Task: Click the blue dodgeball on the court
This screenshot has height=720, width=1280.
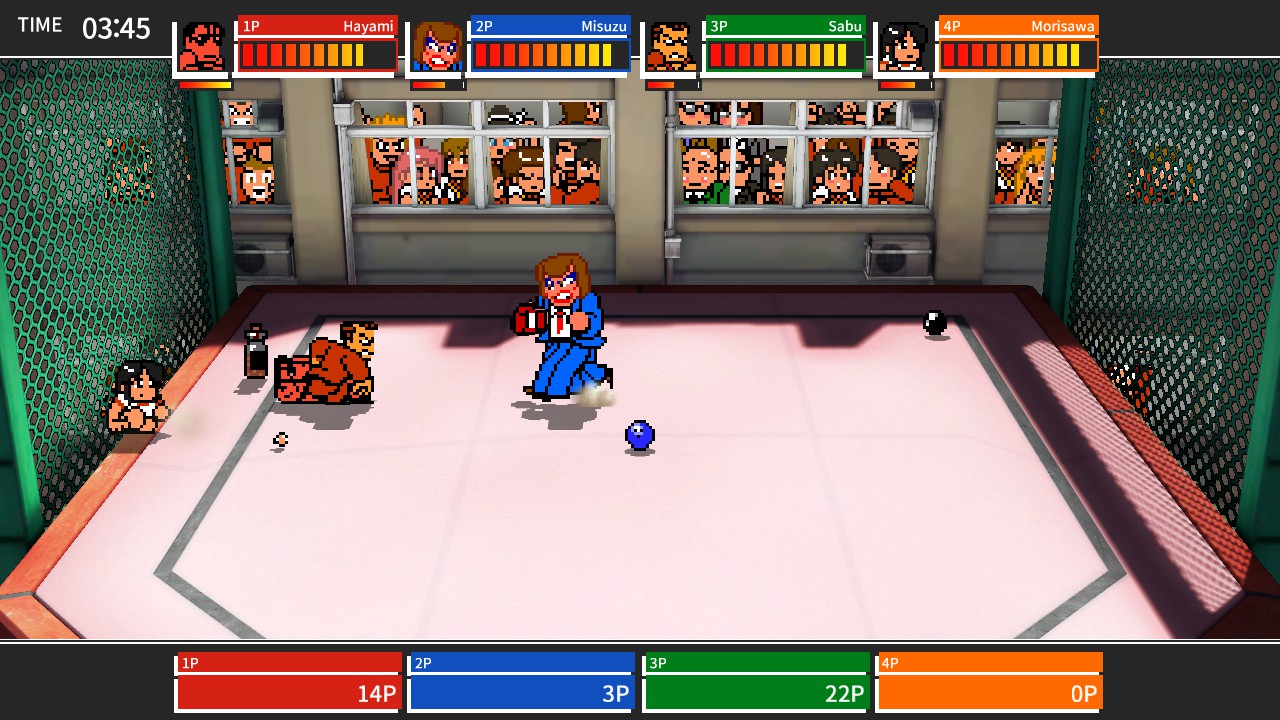Action: pos(638,434)
